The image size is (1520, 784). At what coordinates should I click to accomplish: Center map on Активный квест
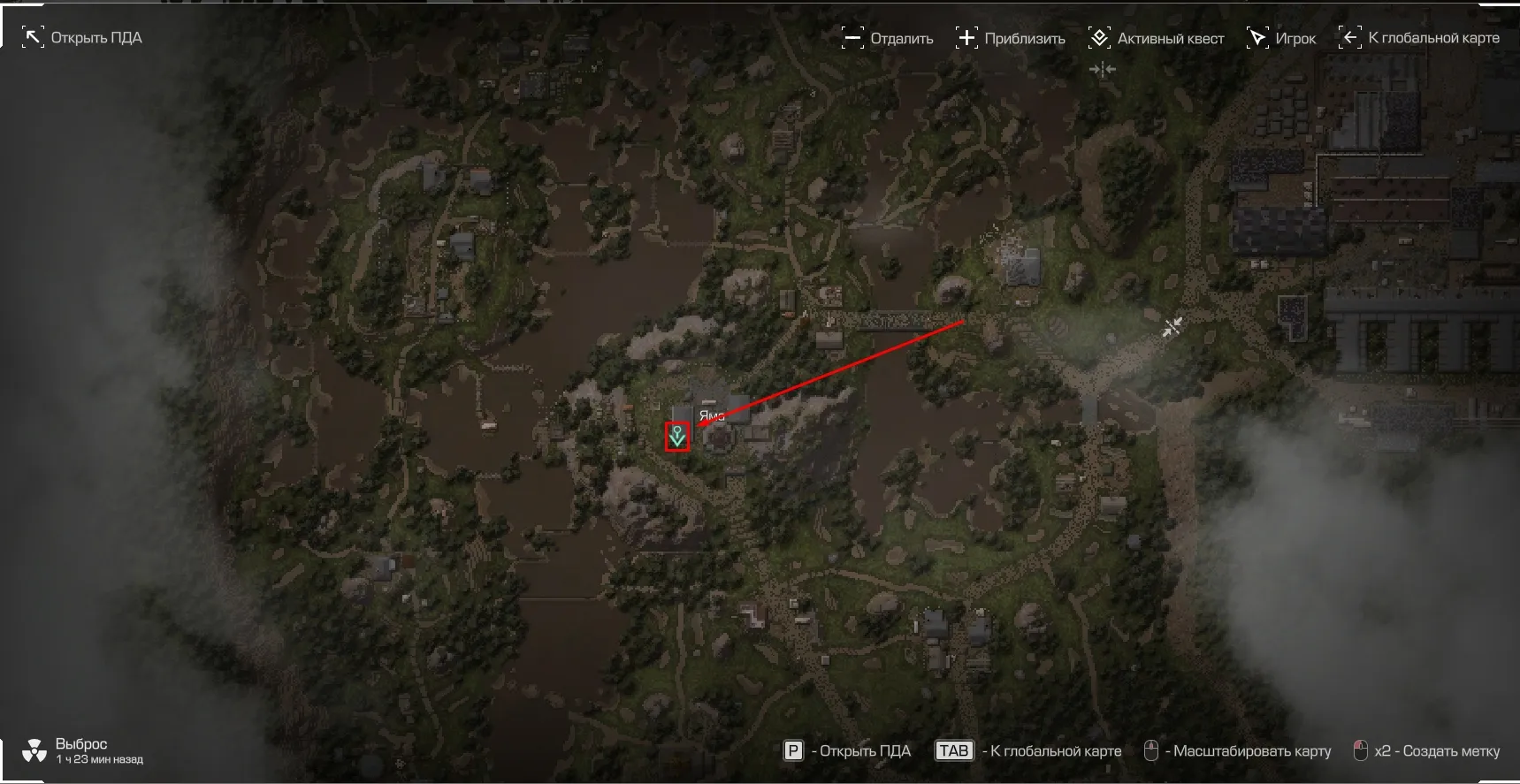[1157, 38]
